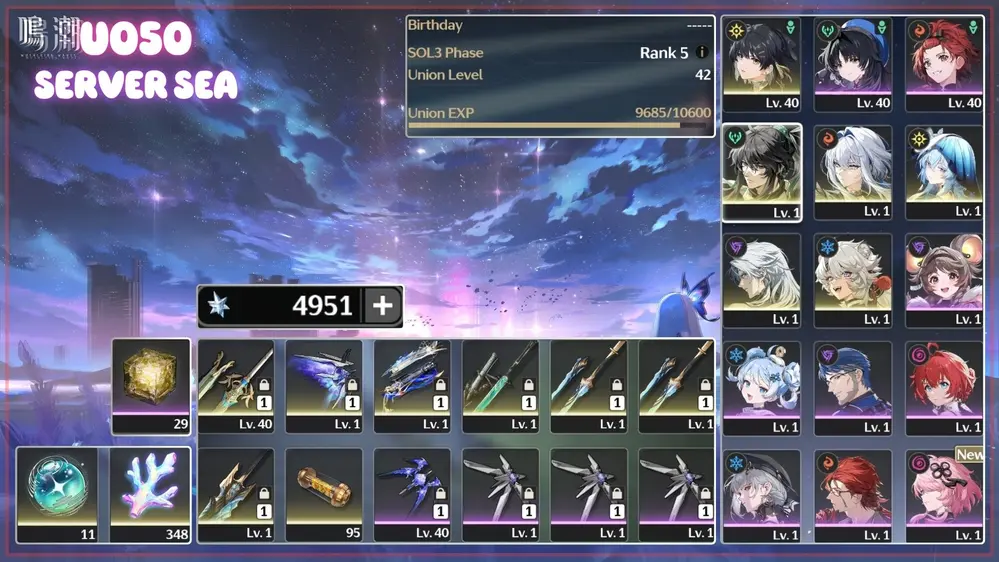Click the plus button beside 4951 currency

pos(382,306)
